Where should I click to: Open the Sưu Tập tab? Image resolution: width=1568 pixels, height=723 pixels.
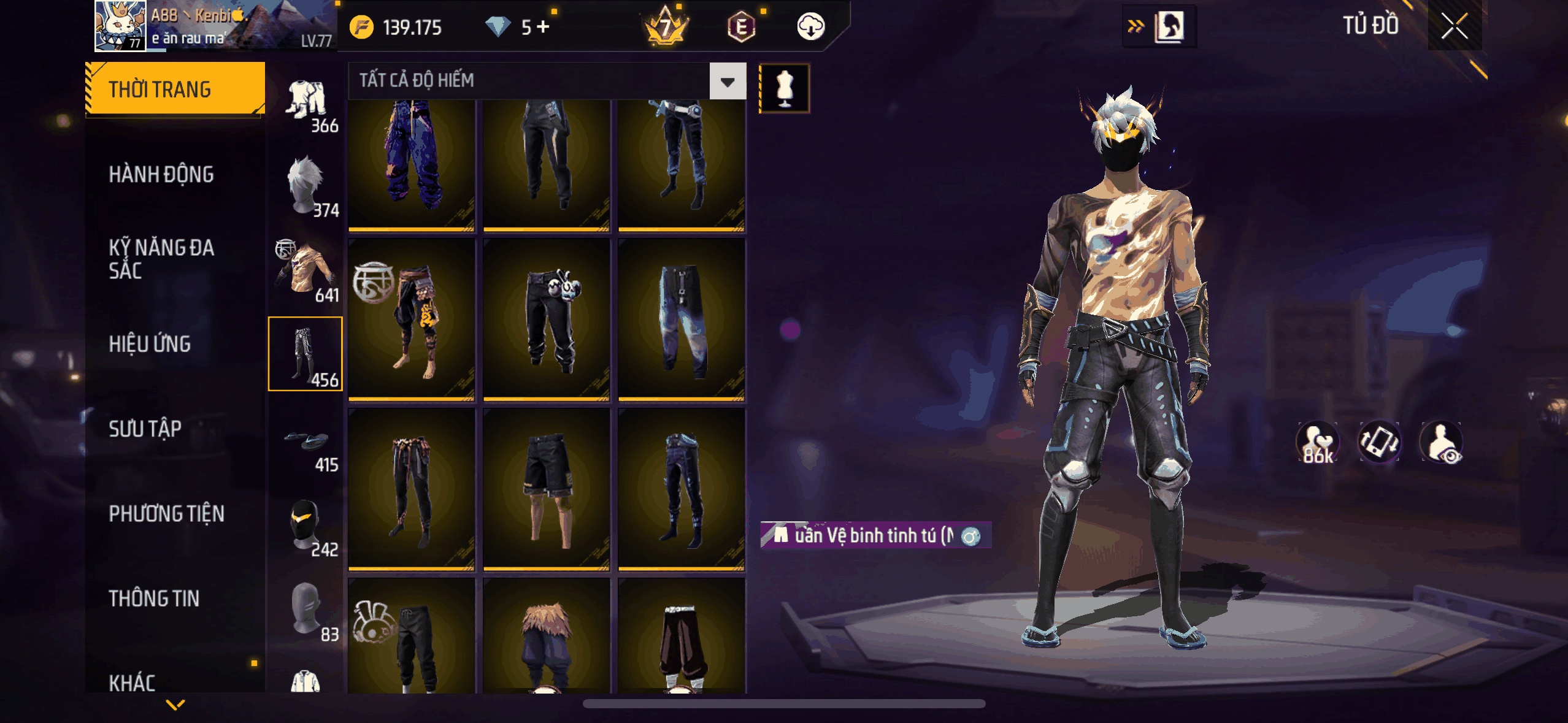point(145,429)
